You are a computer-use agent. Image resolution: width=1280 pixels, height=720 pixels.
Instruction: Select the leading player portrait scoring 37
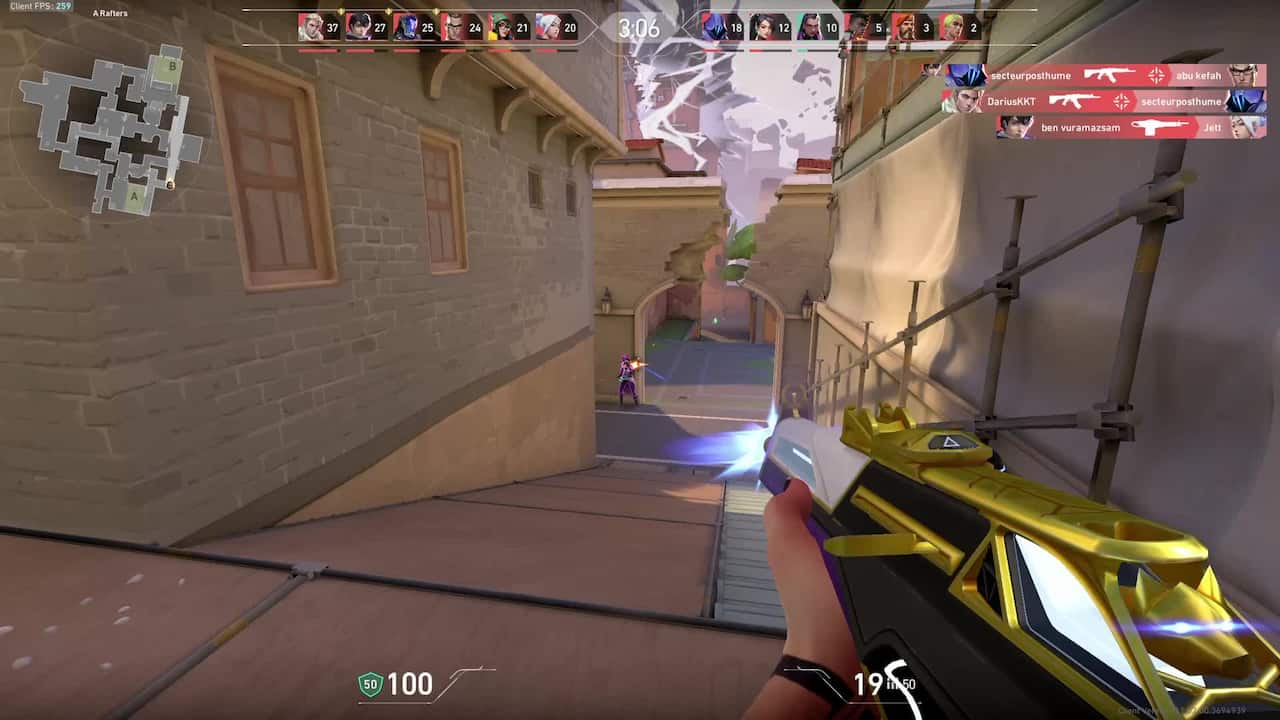pos(311,27)
